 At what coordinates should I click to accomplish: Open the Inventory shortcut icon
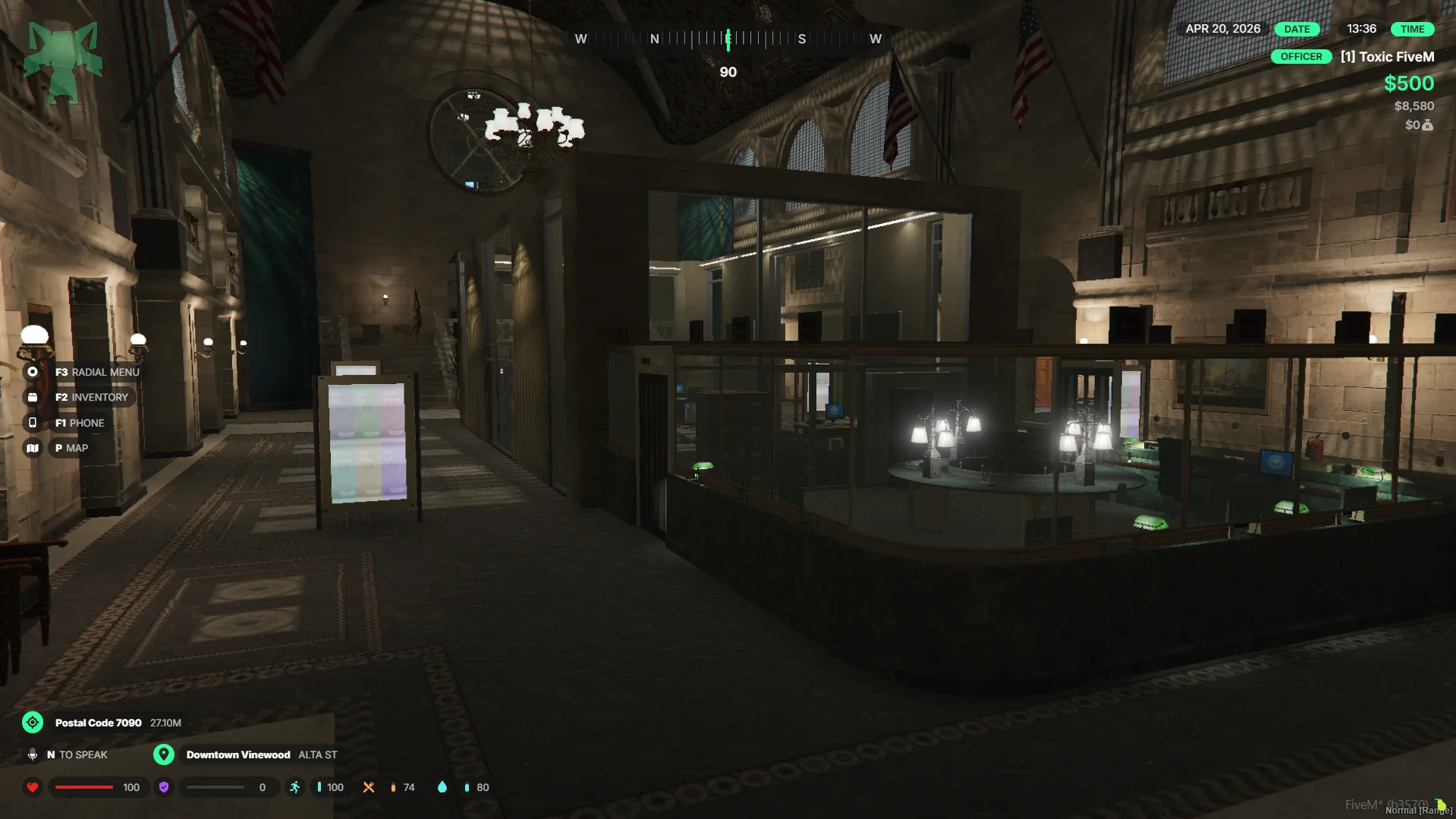(x=33, y=397)
